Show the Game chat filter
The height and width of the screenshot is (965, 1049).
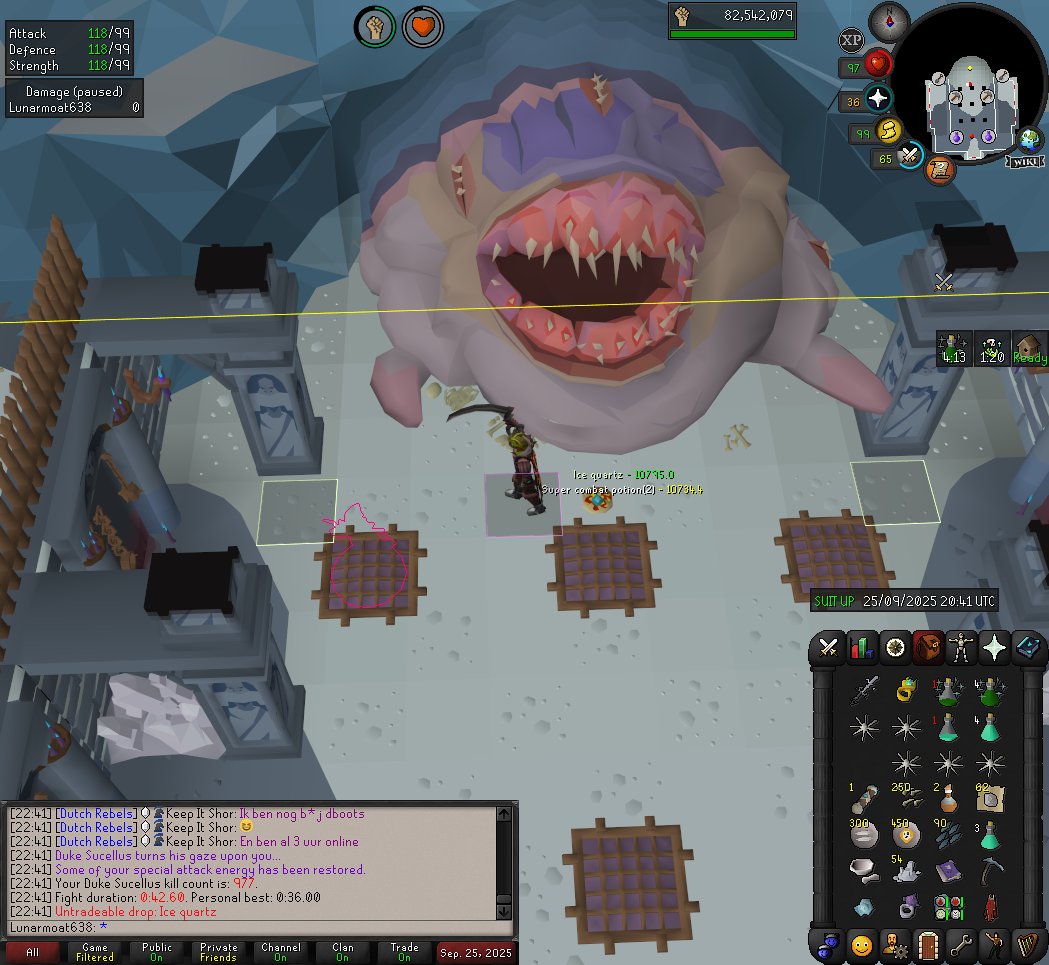click(95, 952)
